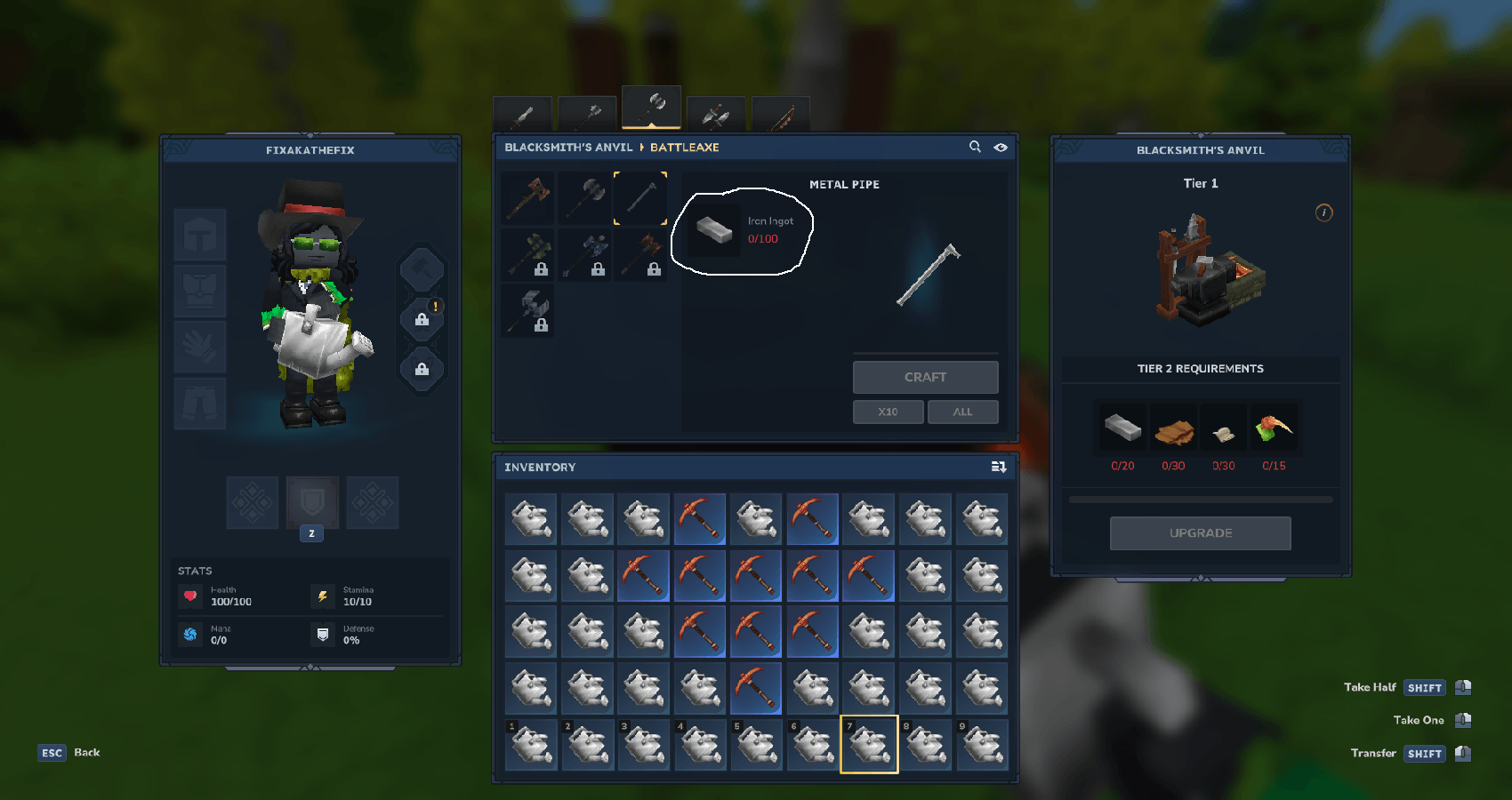Open the mace category tab

click(587, 115)
